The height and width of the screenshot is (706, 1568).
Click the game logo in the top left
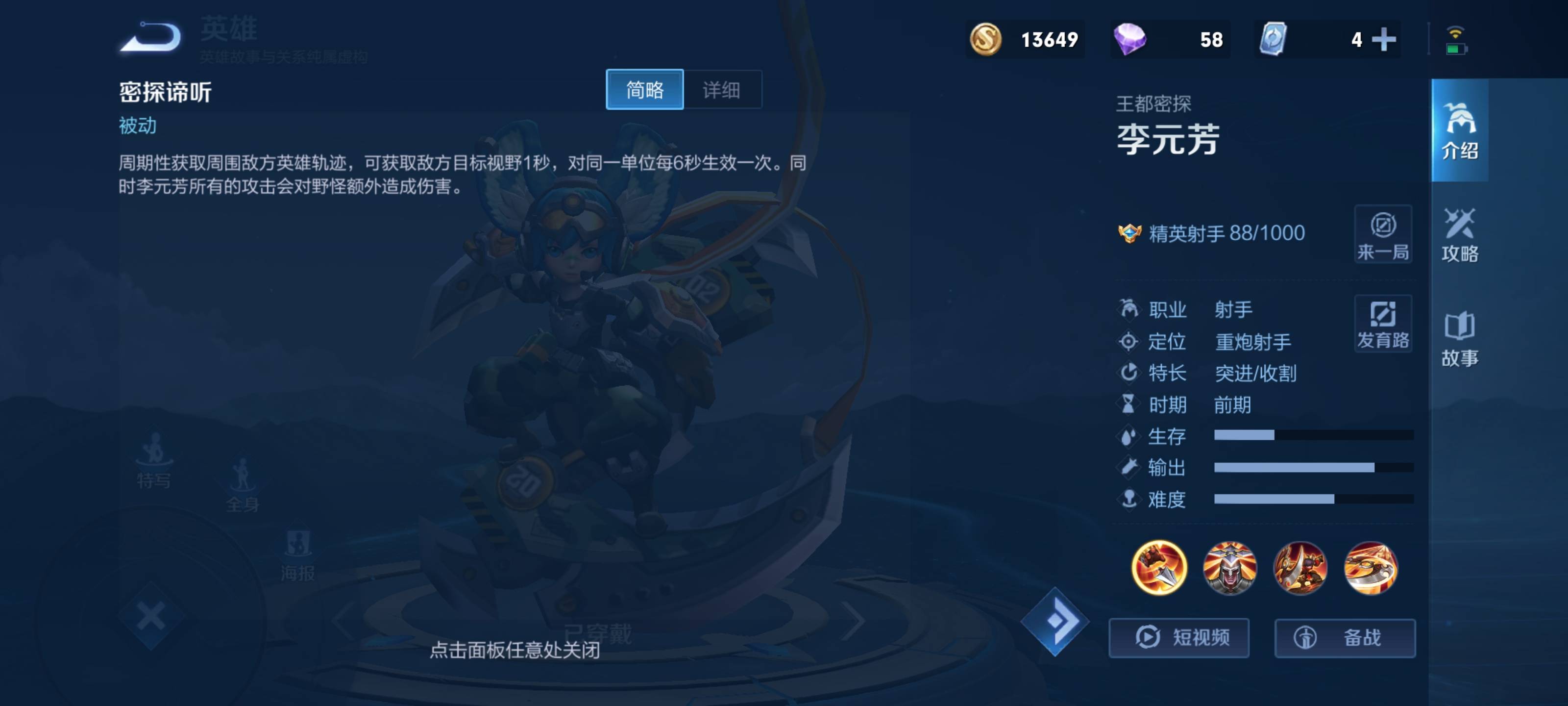[x=150, y=38]
